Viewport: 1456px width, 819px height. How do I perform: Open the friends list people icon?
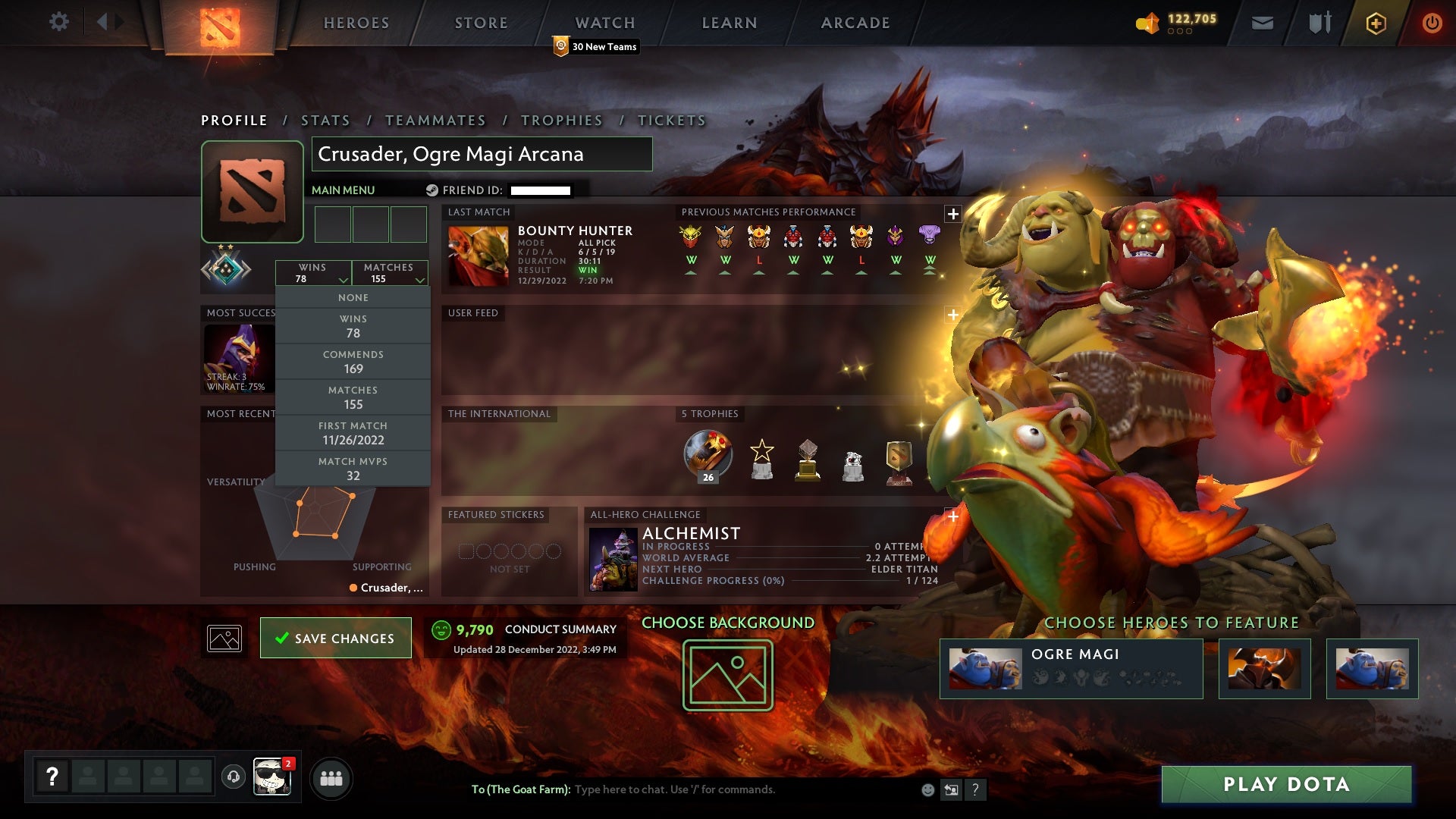click(331, 777)
